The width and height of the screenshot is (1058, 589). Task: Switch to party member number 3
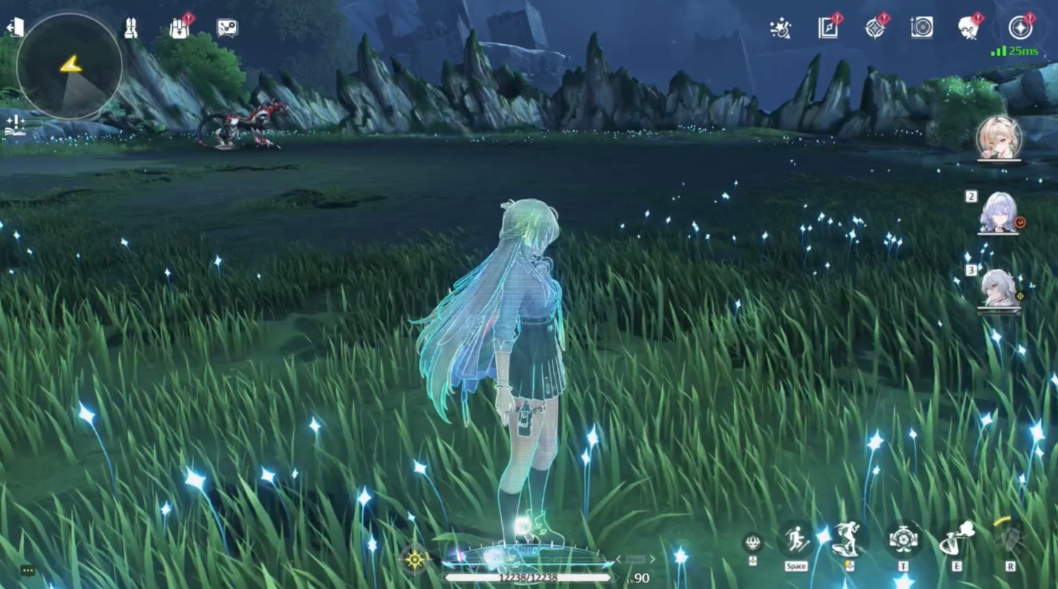998,289
